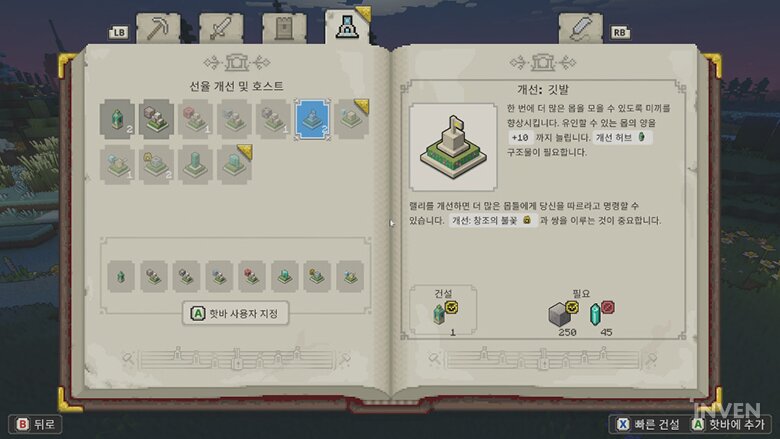Select the blue highlighted banner improvement
The width and height of the screenshot is (780, 439).
(x=311, y=119)
